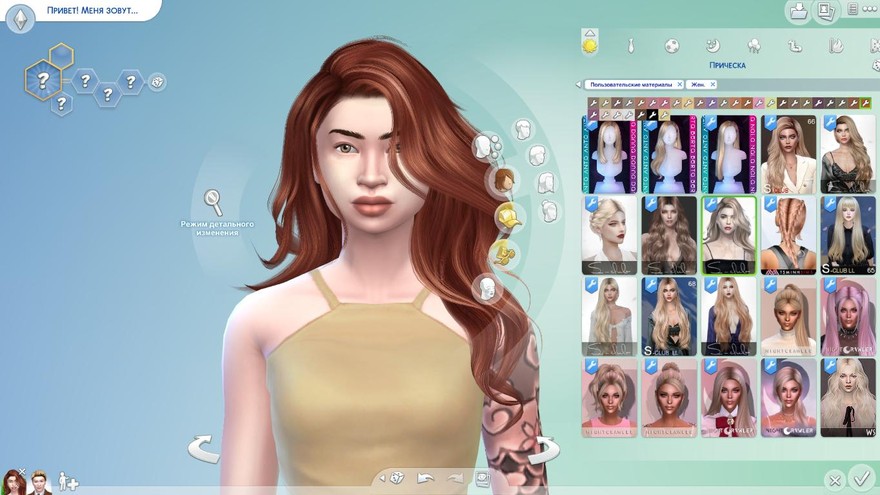Screen dimensions: 880x495
Task: Switch to the formal necktie outfit category
Action: click(x=631, y=46)
